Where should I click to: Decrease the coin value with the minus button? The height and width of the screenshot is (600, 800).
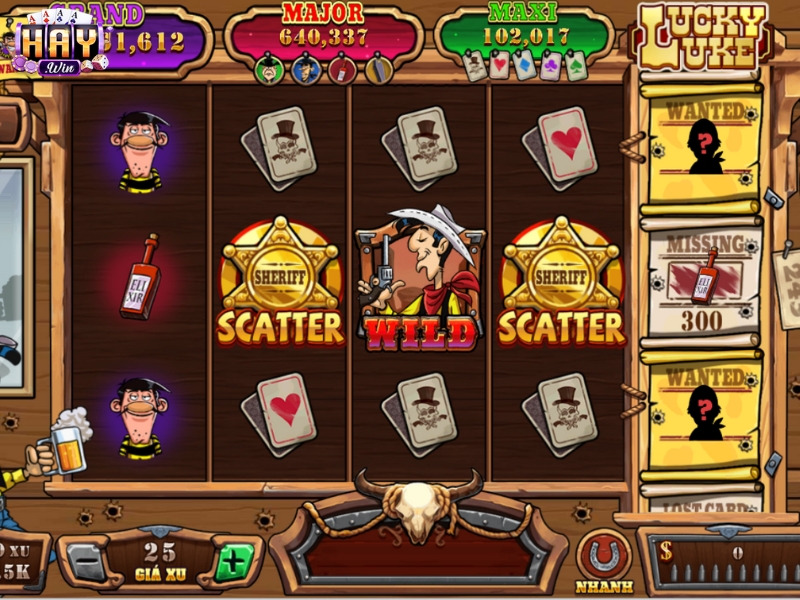88,563
